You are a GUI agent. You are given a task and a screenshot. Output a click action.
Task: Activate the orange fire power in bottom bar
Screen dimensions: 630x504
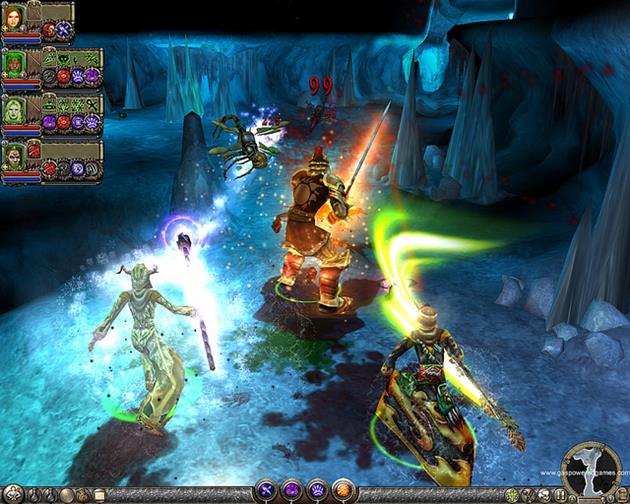point(343,491)
